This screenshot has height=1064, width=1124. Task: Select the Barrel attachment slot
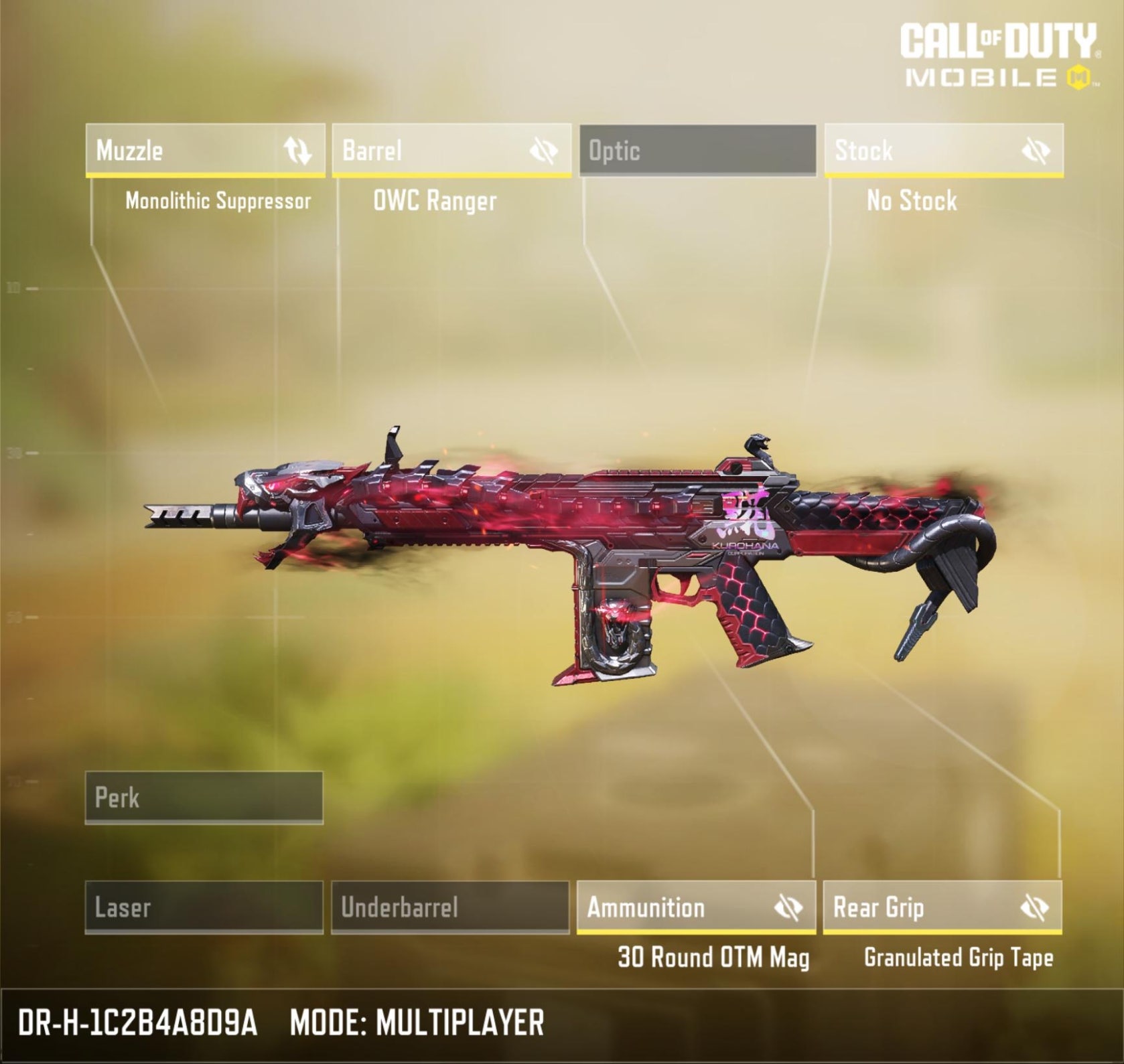pyautogui.click(x=429, y=150)
